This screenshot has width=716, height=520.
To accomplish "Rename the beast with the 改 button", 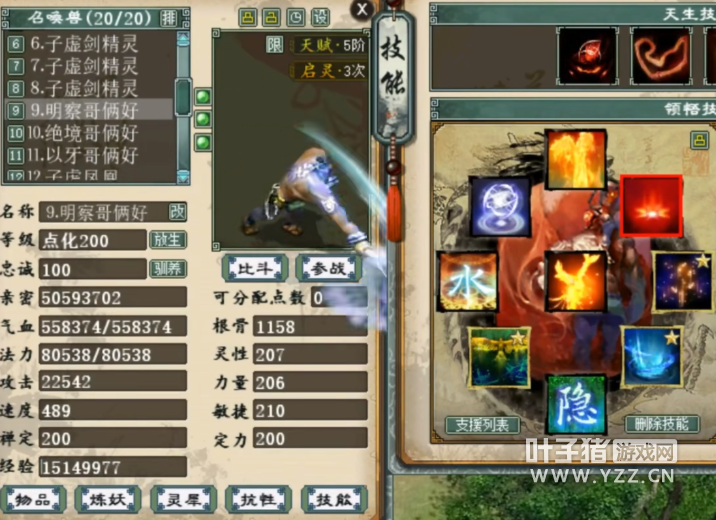I will [177, 211].
